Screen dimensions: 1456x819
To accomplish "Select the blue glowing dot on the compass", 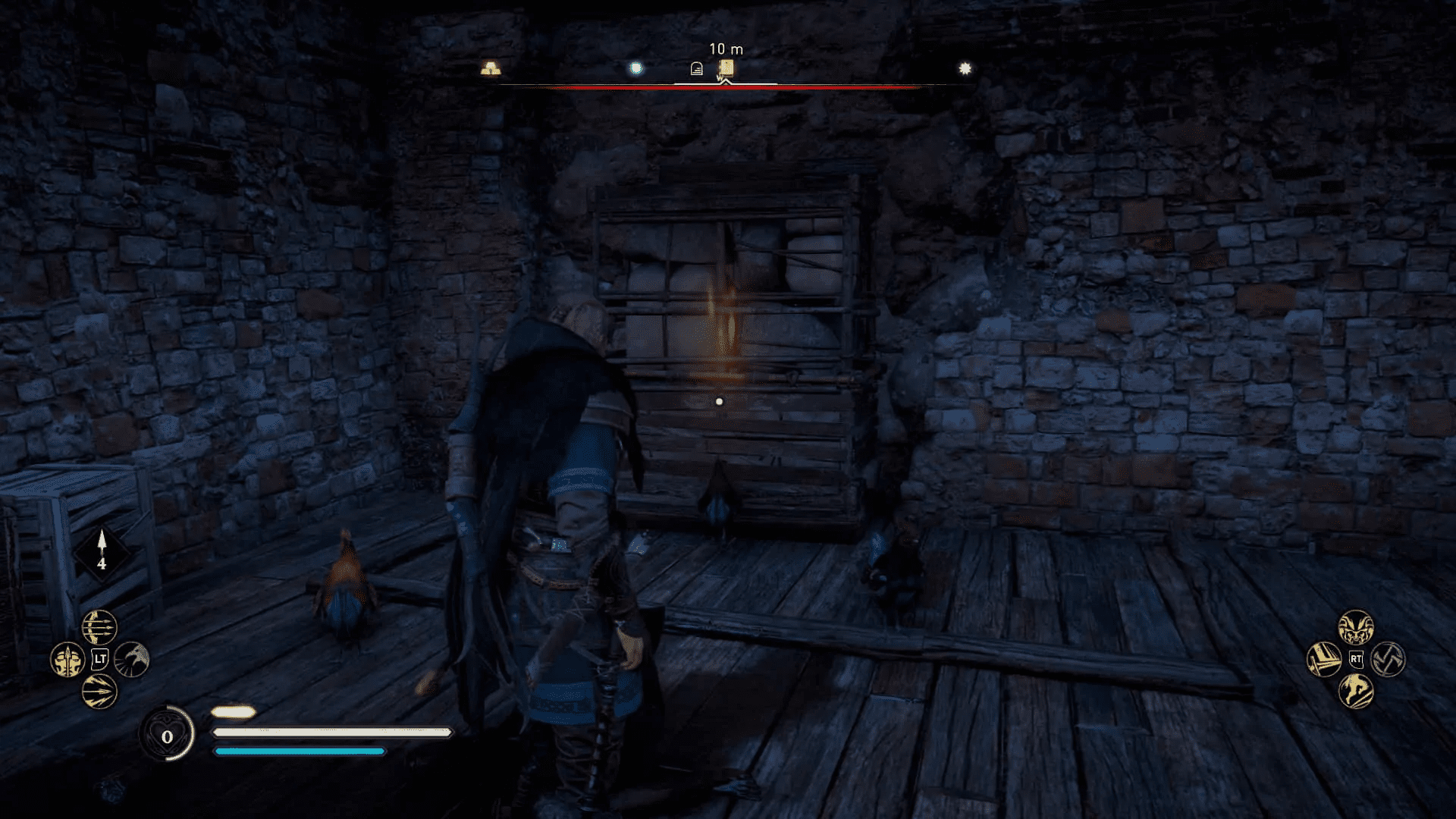I will [x=637, y=67].
